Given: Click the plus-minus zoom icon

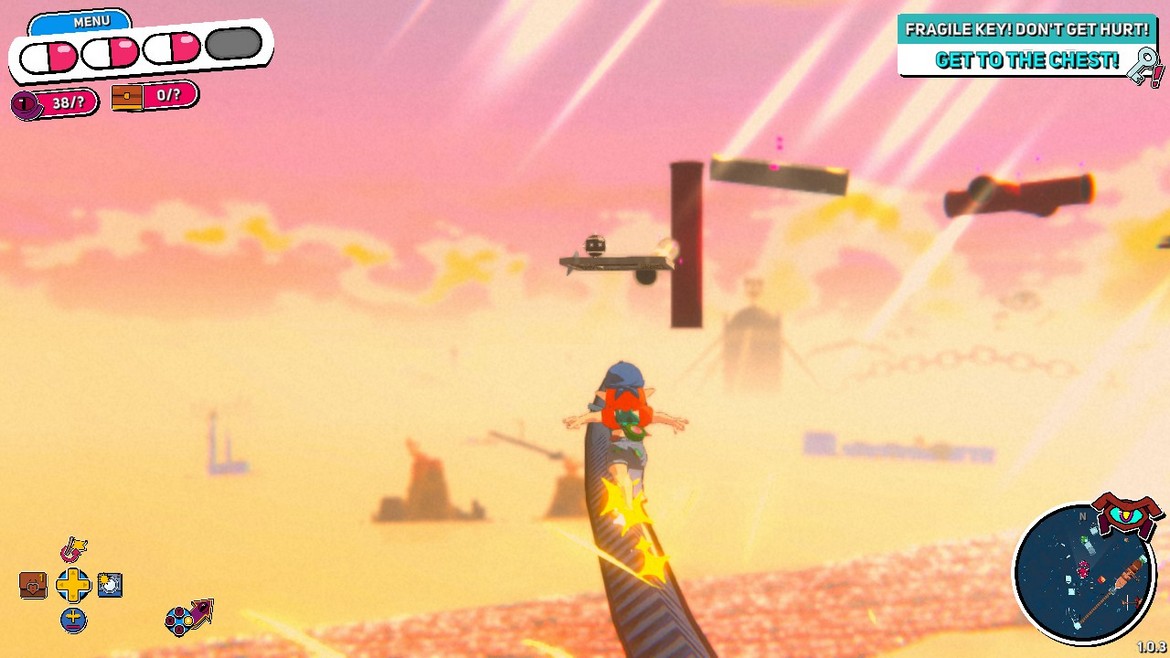Looking at the screenshot, I should click(73, 620).
